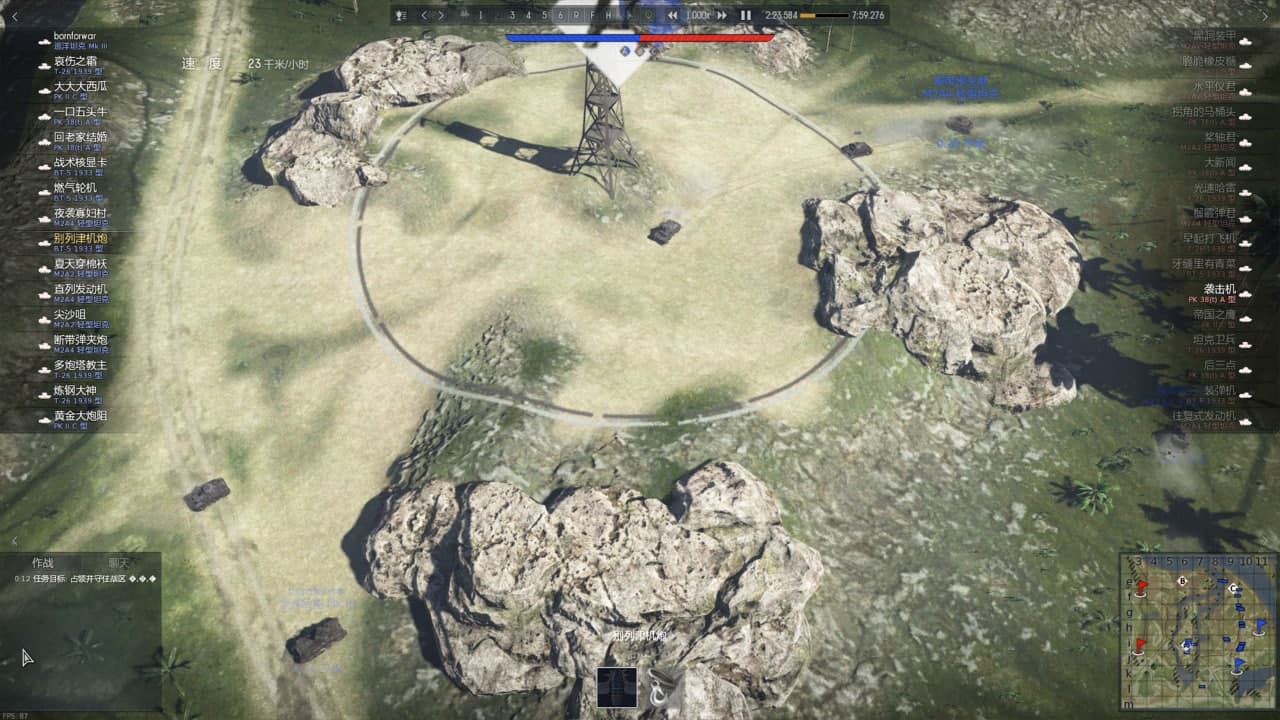Screen dimensions: 1280x720
Task: Click the fast-forward icon in the replay controls
Action: (x=723, y=15)
